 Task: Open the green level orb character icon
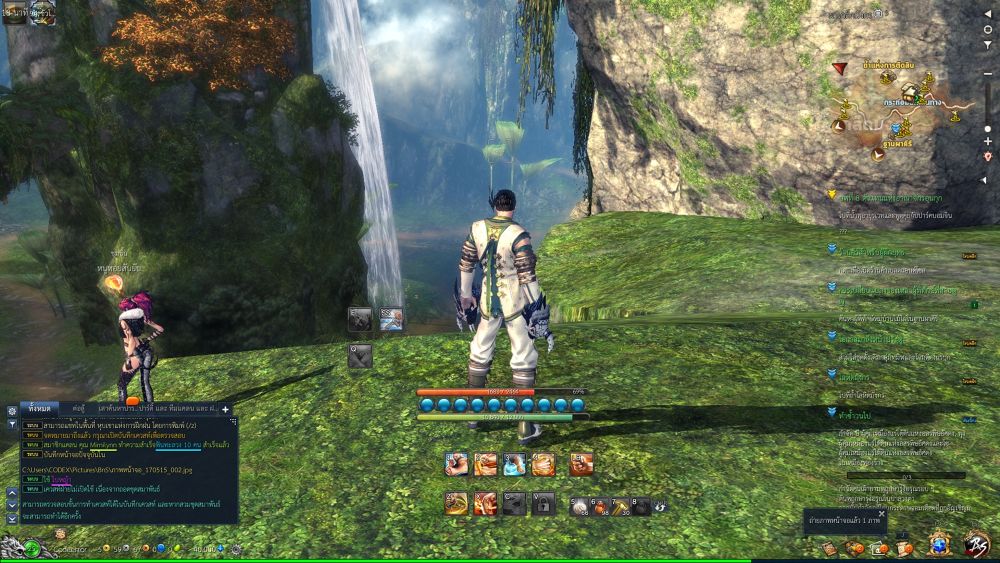(x=32, y=548)
